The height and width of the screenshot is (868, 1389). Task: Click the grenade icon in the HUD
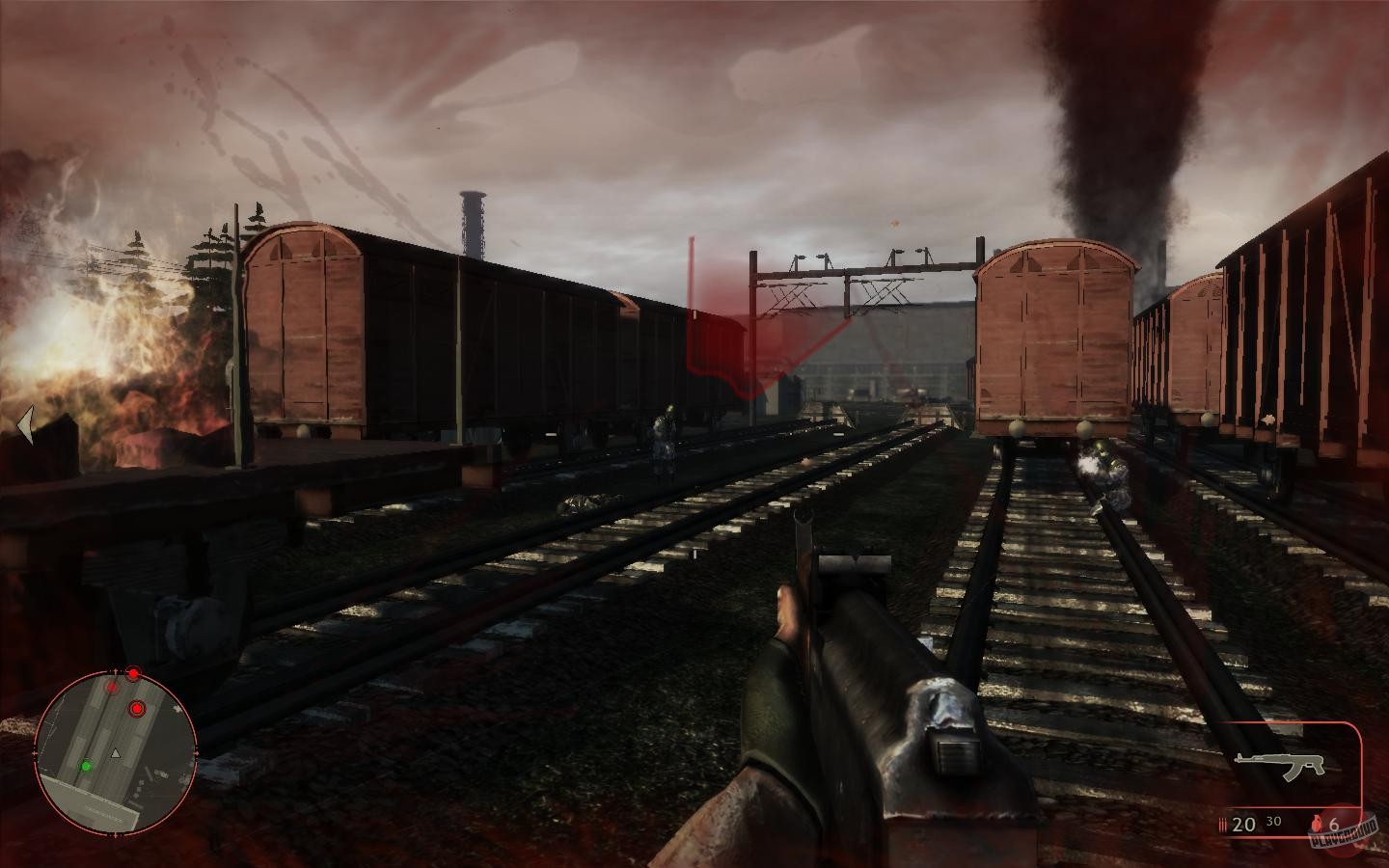point(1317,824)
